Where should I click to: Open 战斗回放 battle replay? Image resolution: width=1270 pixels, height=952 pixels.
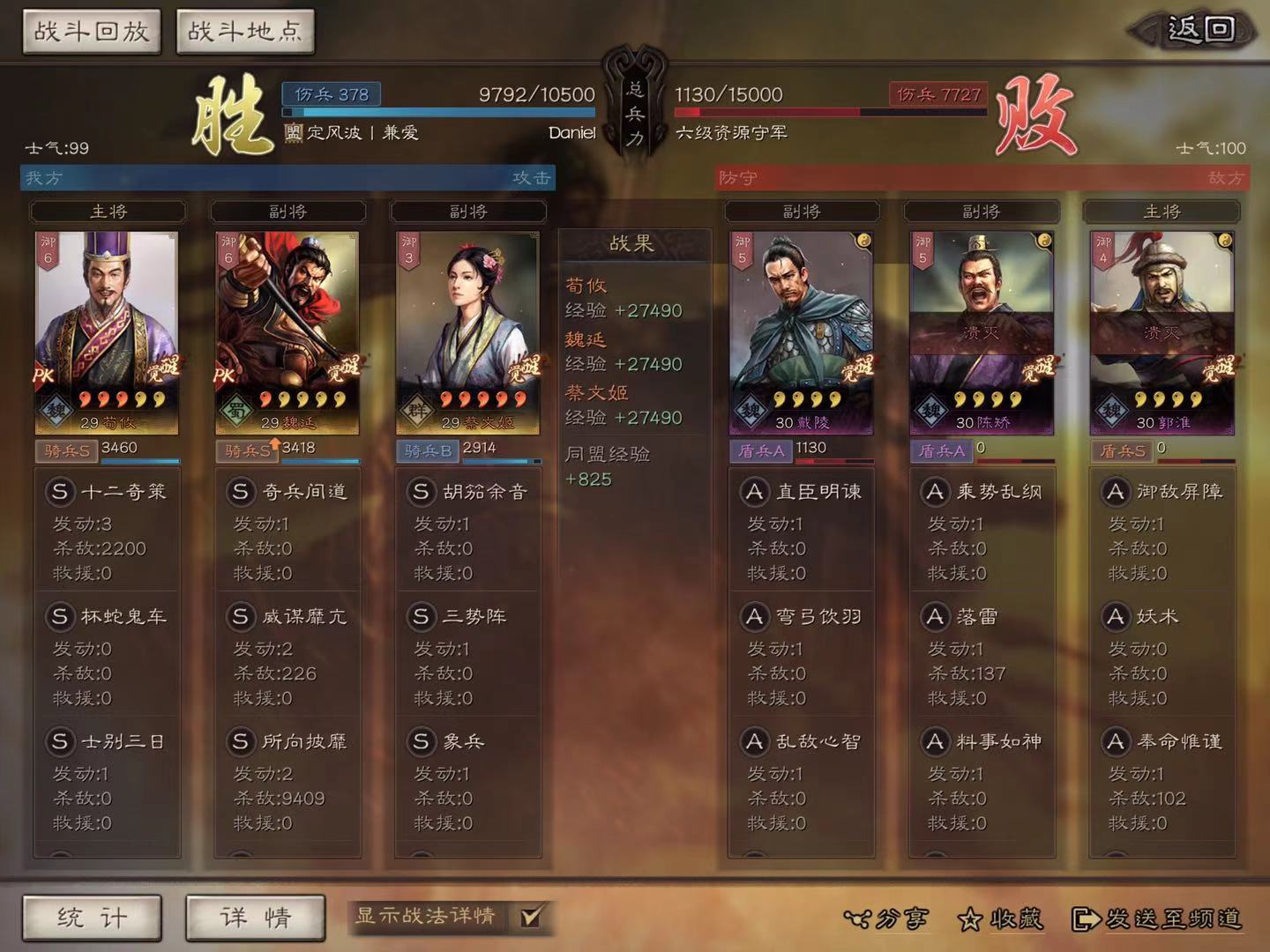91,29
